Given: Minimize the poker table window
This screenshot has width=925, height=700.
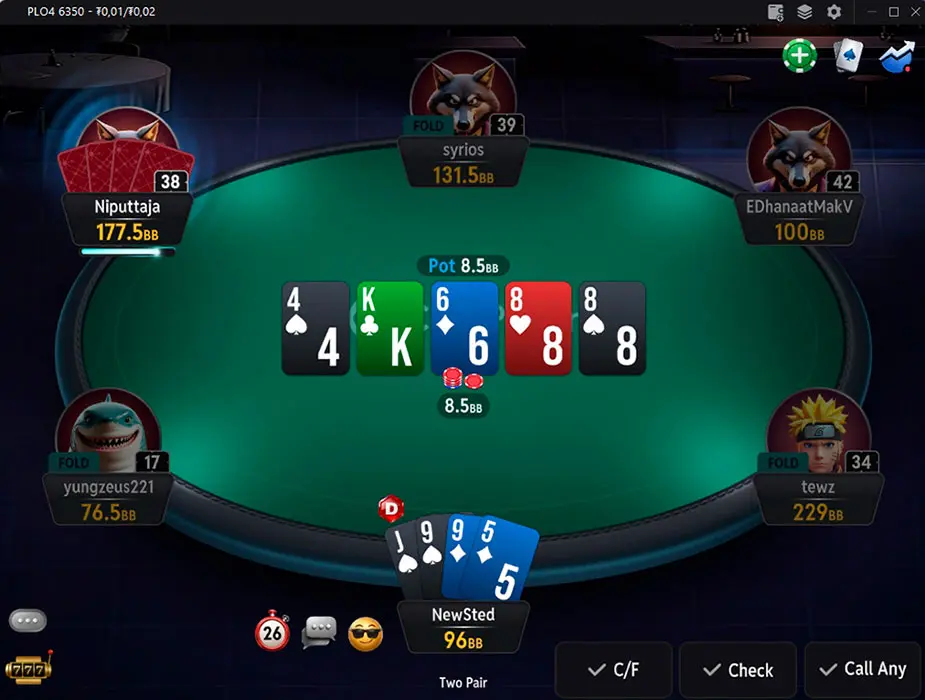Looking at the screenshot, I should coord(865,12).
